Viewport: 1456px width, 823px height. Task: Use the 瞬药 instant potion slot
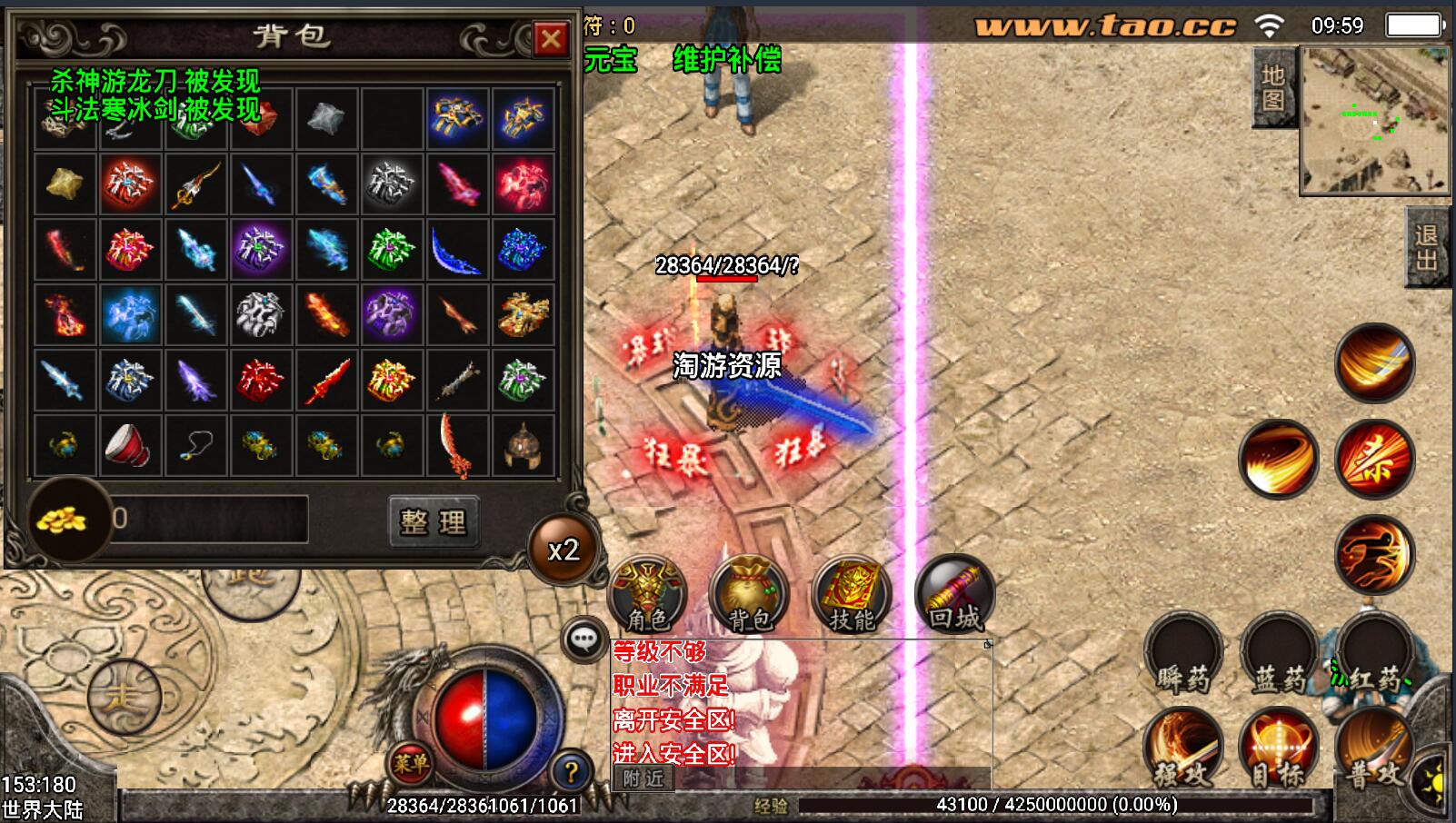(x=1183, y=654)
